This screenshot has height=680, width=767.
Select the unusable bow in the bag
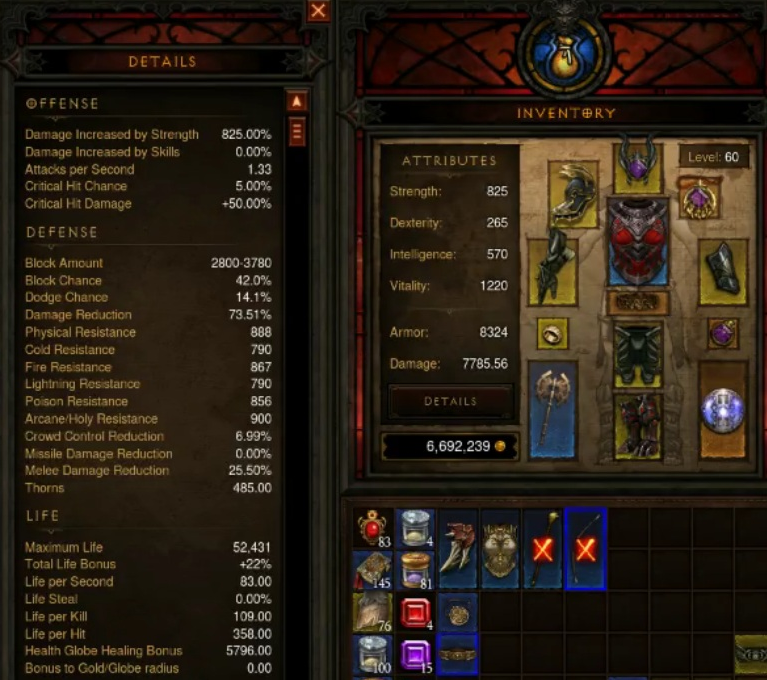585,548
